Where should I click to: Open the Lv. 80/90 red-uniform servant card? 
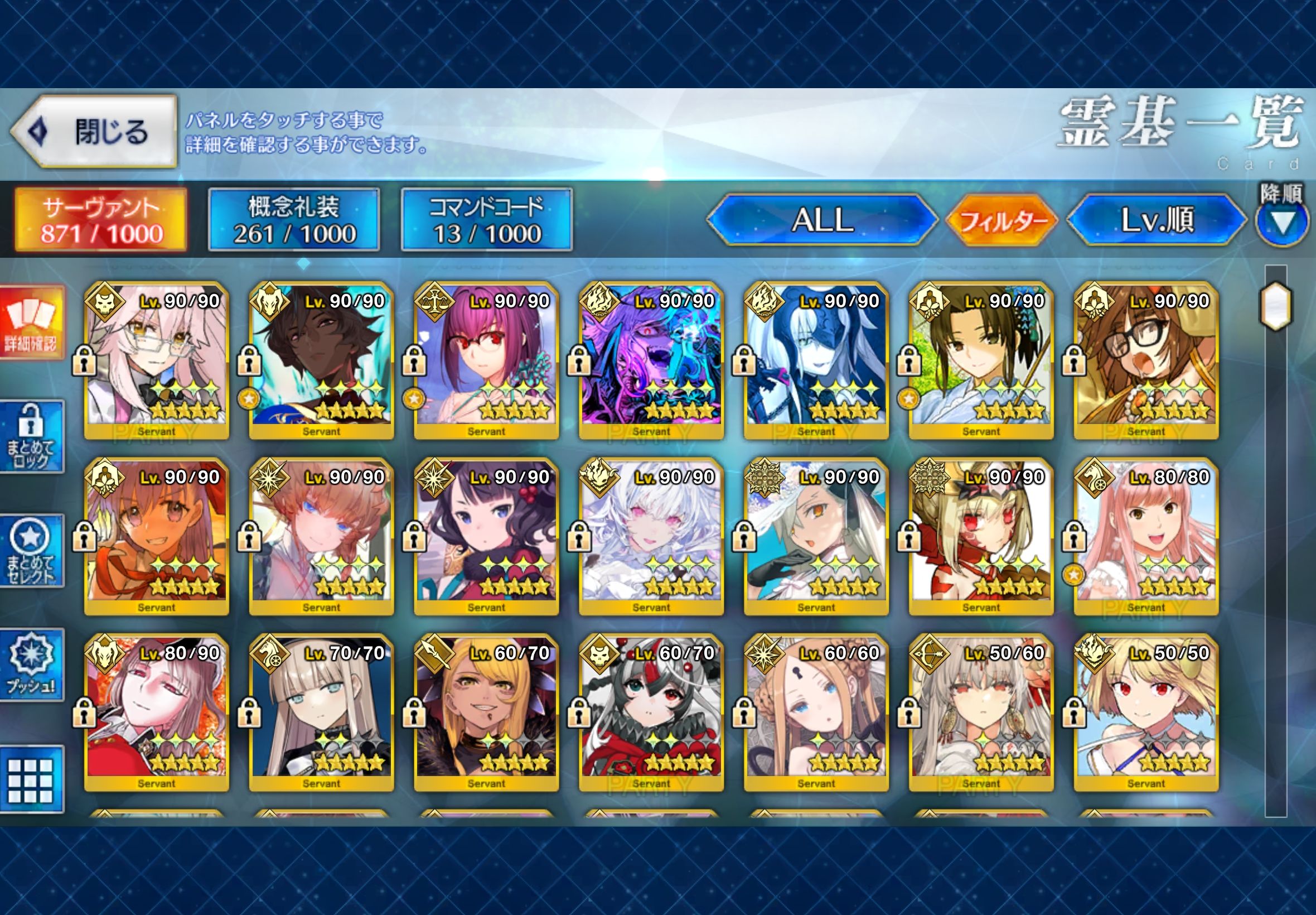(x=156, y=712)
